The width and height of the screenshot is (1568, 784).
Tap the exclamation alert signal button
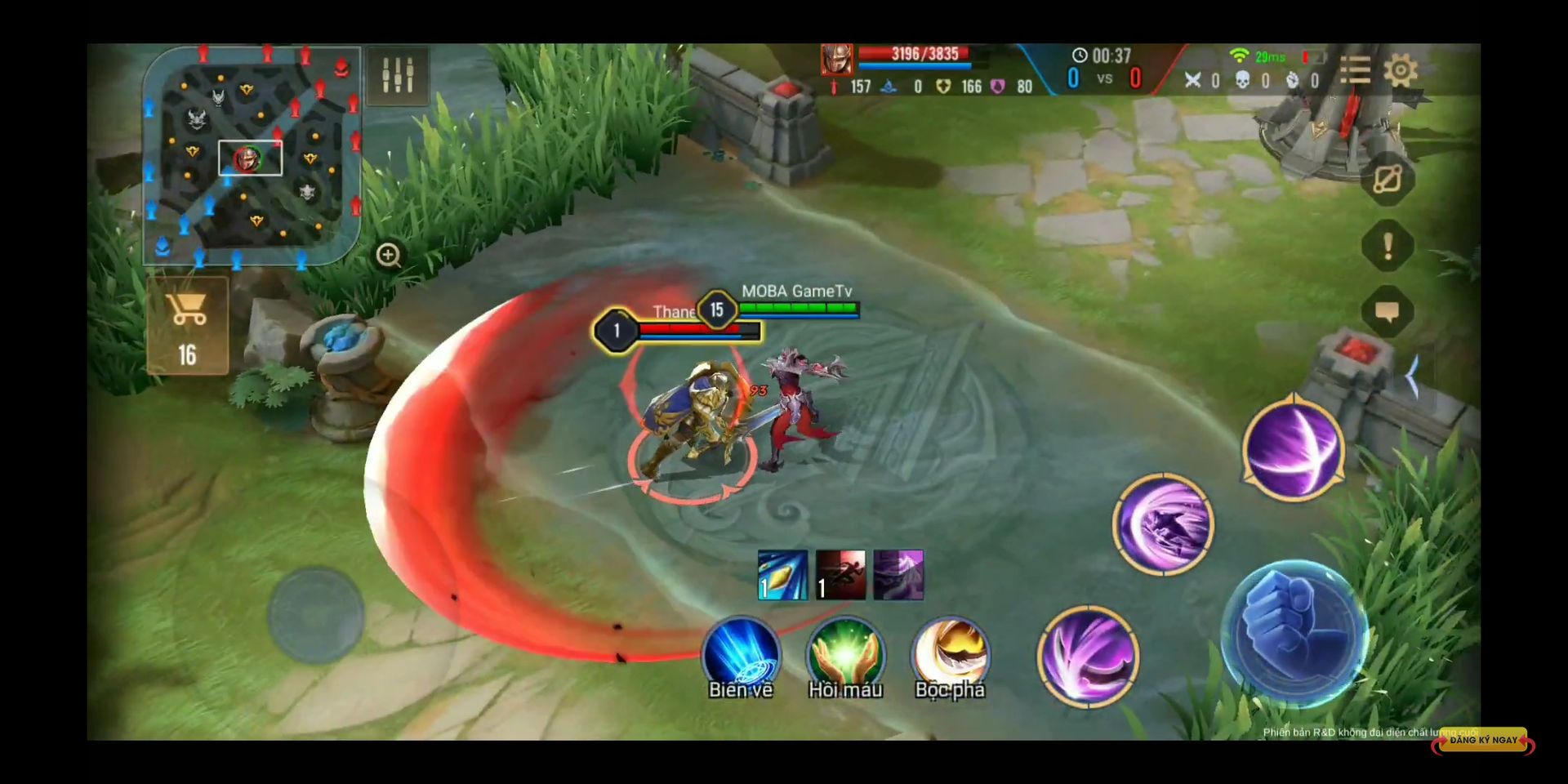click(1388, 246)
